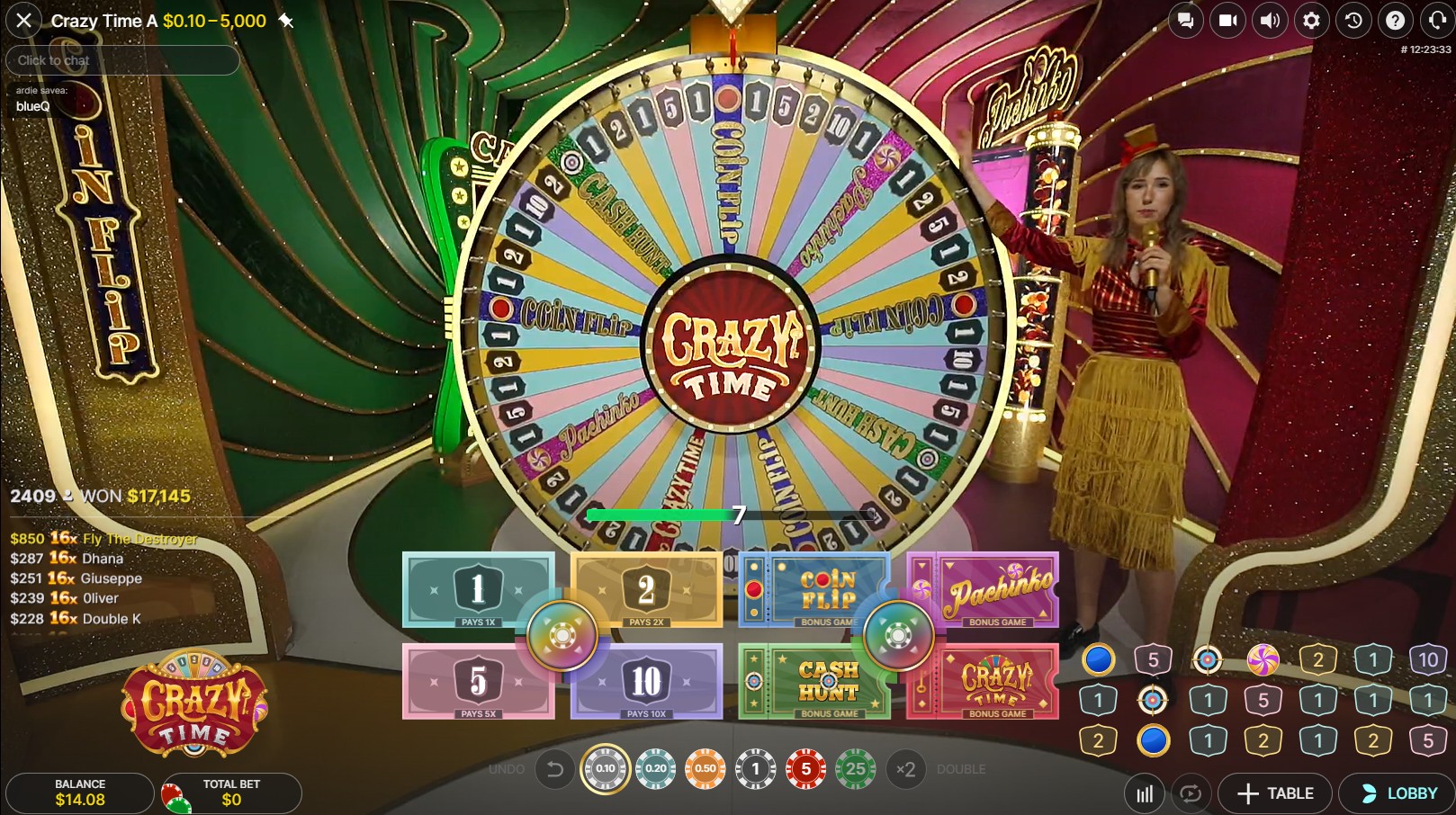This screenshot has width=1456, height=815.
Task: Toggle the live video quality icon
Action: coord(1227,20)
